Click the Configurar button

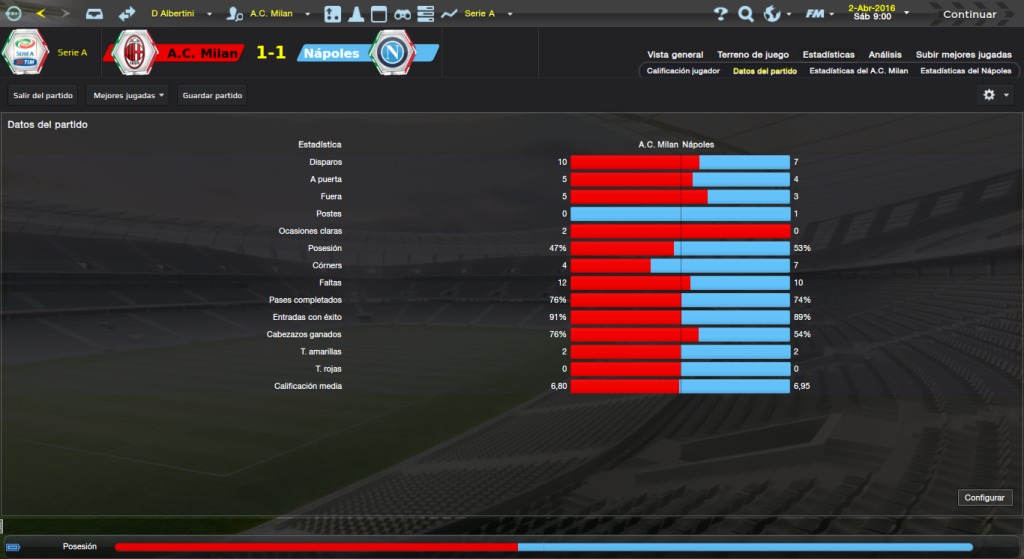(x=985, y=497)
